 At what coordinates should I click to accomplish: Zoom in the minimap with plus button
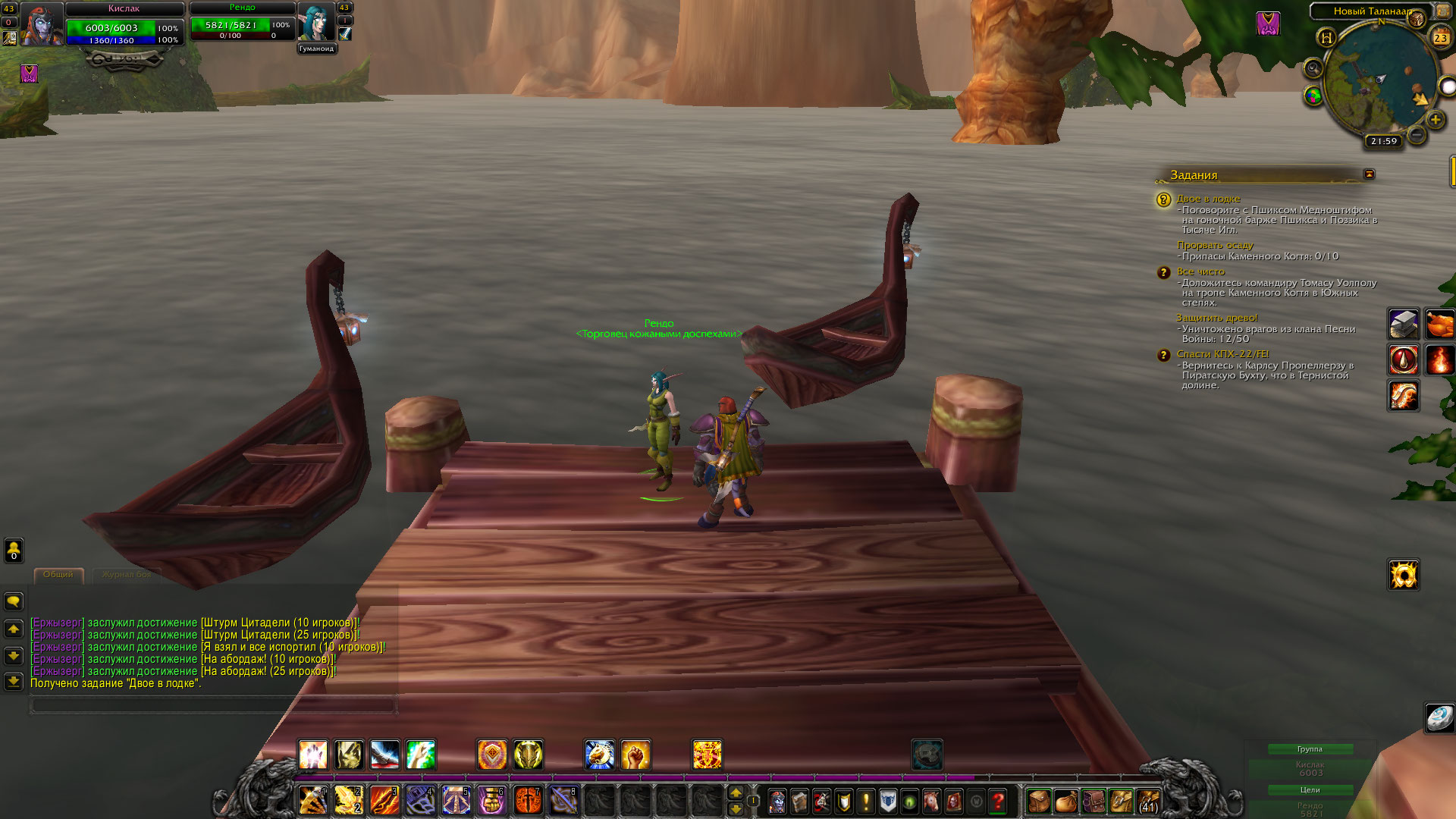point(1435,120)
